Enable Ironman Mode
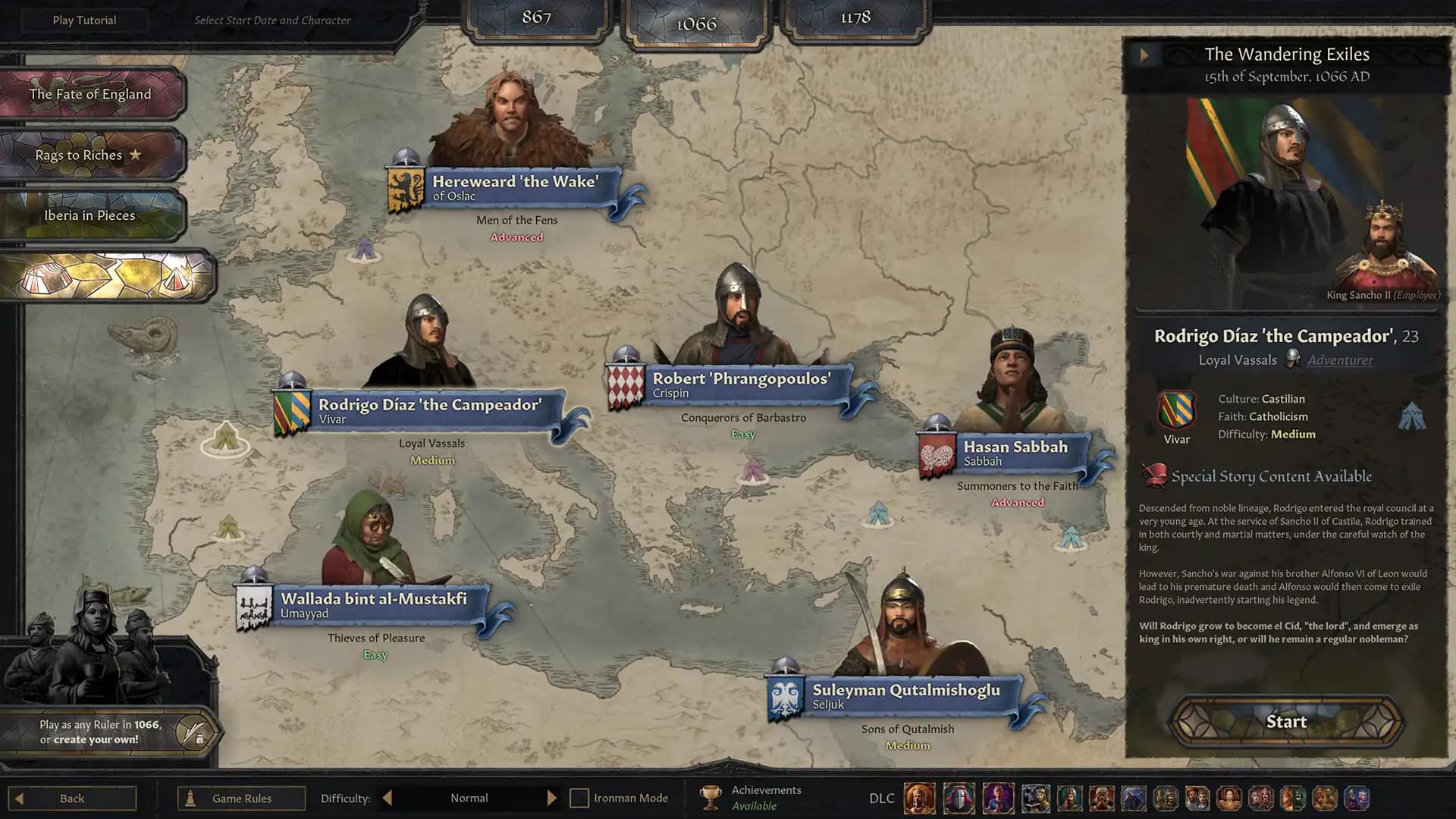The width and height of the screenshot is (1456, 819). 579,798
